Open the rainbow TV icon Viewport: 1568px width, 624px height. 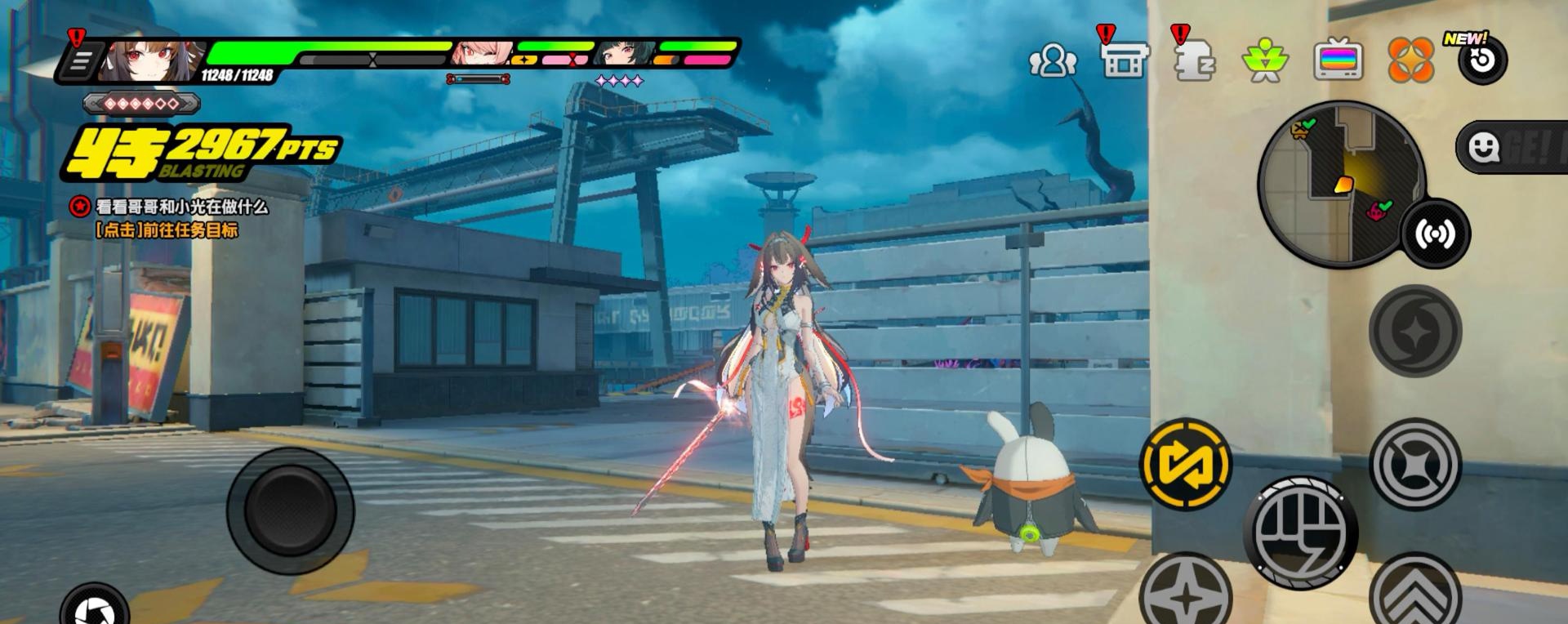(x=1338, y=60)
